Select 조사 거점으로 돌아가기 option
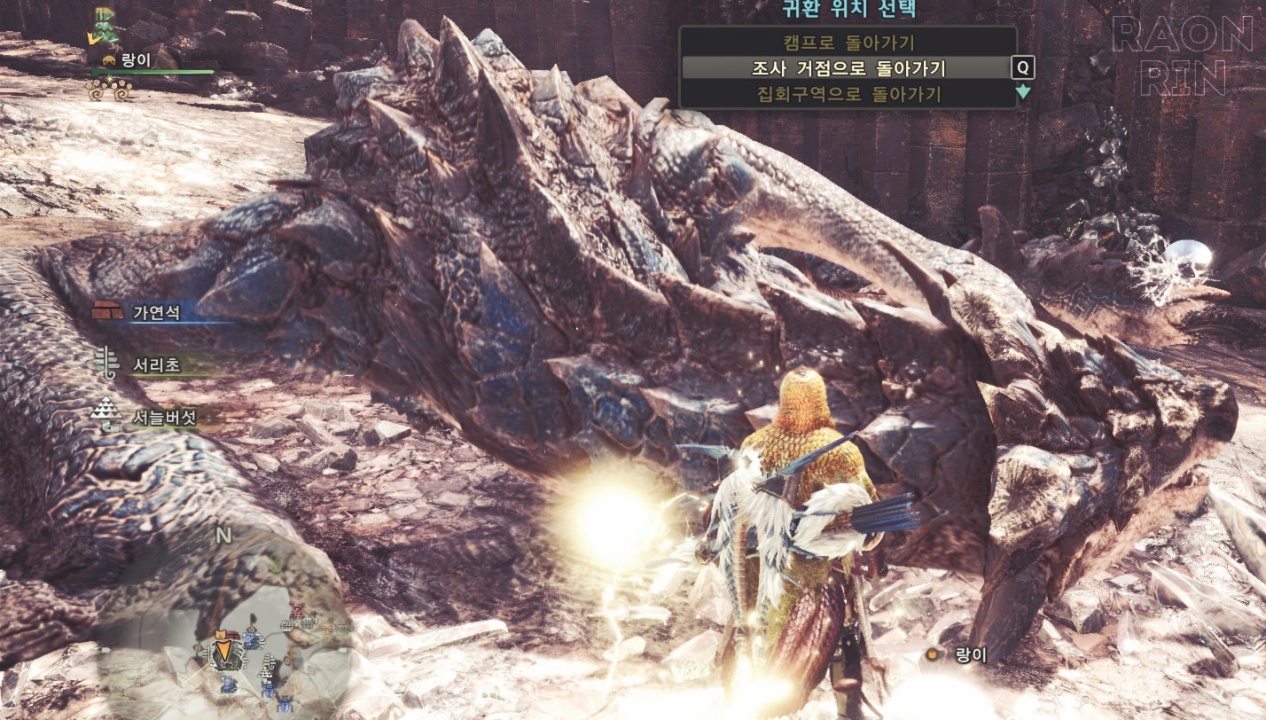This screenshot has height=720, width=1266. pyautogui.click(x=848, y=68)
